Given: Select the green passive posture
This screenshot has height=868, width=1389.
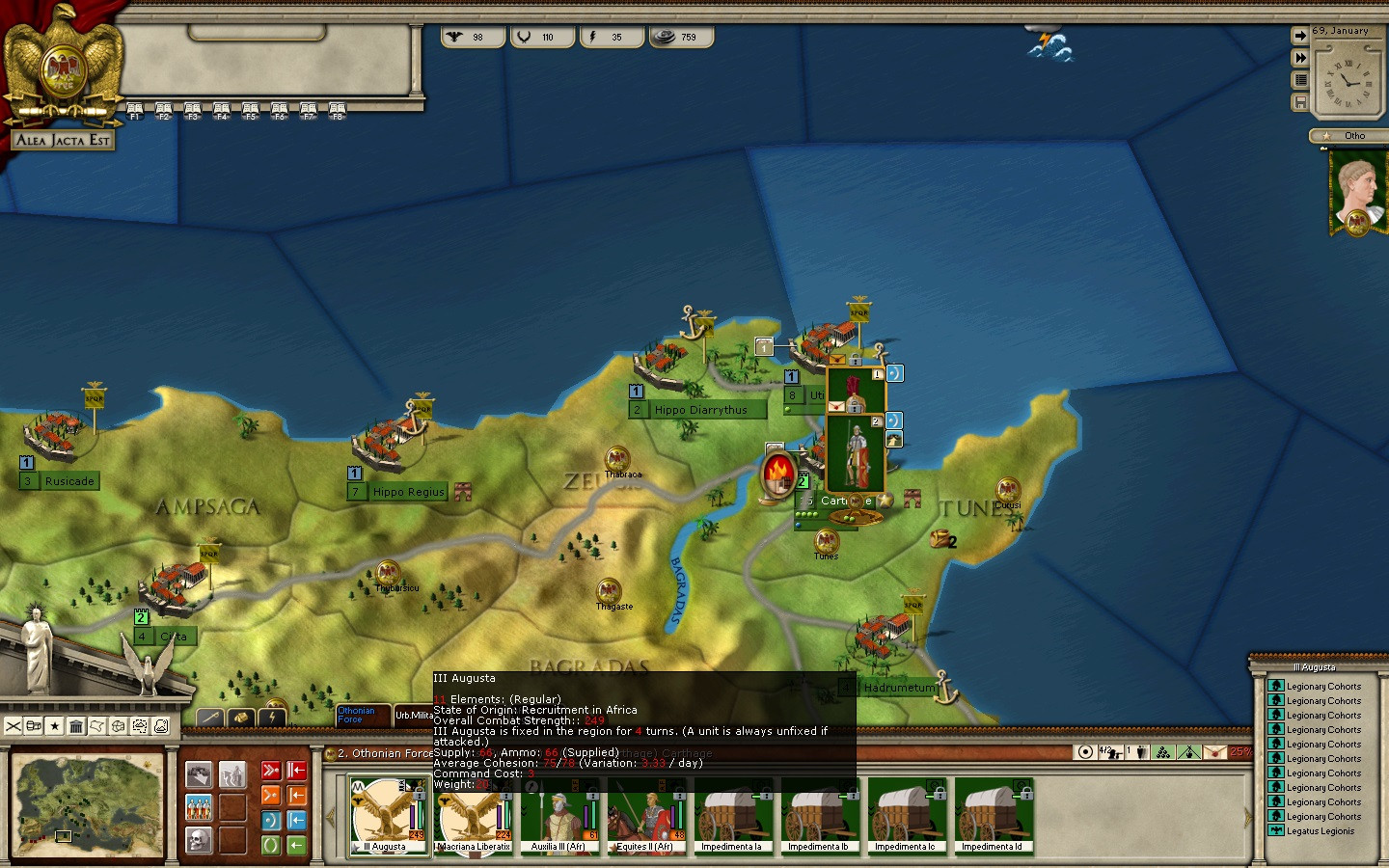Looking at the screenshot, I should click(271, 845).
